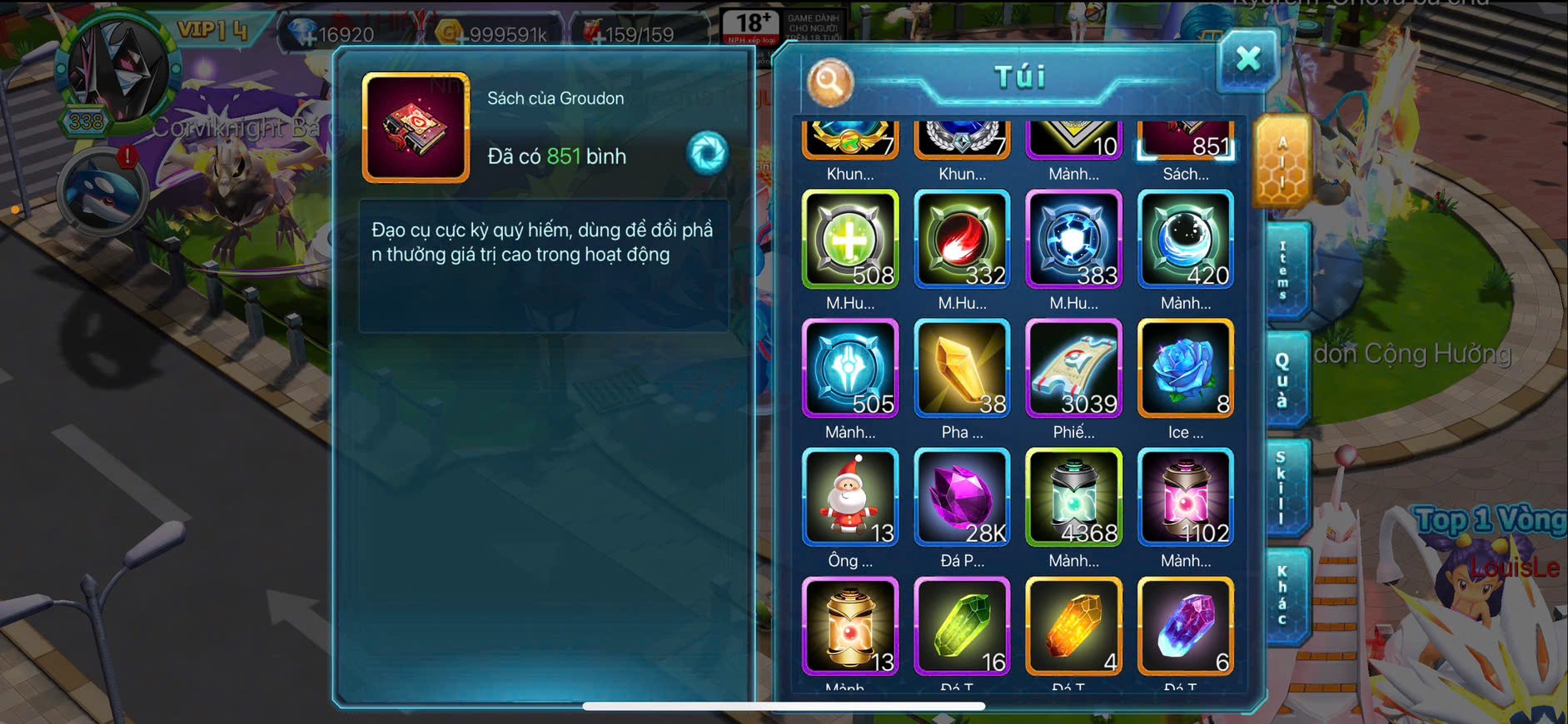Open the player avatar portrait

point(117,71)
